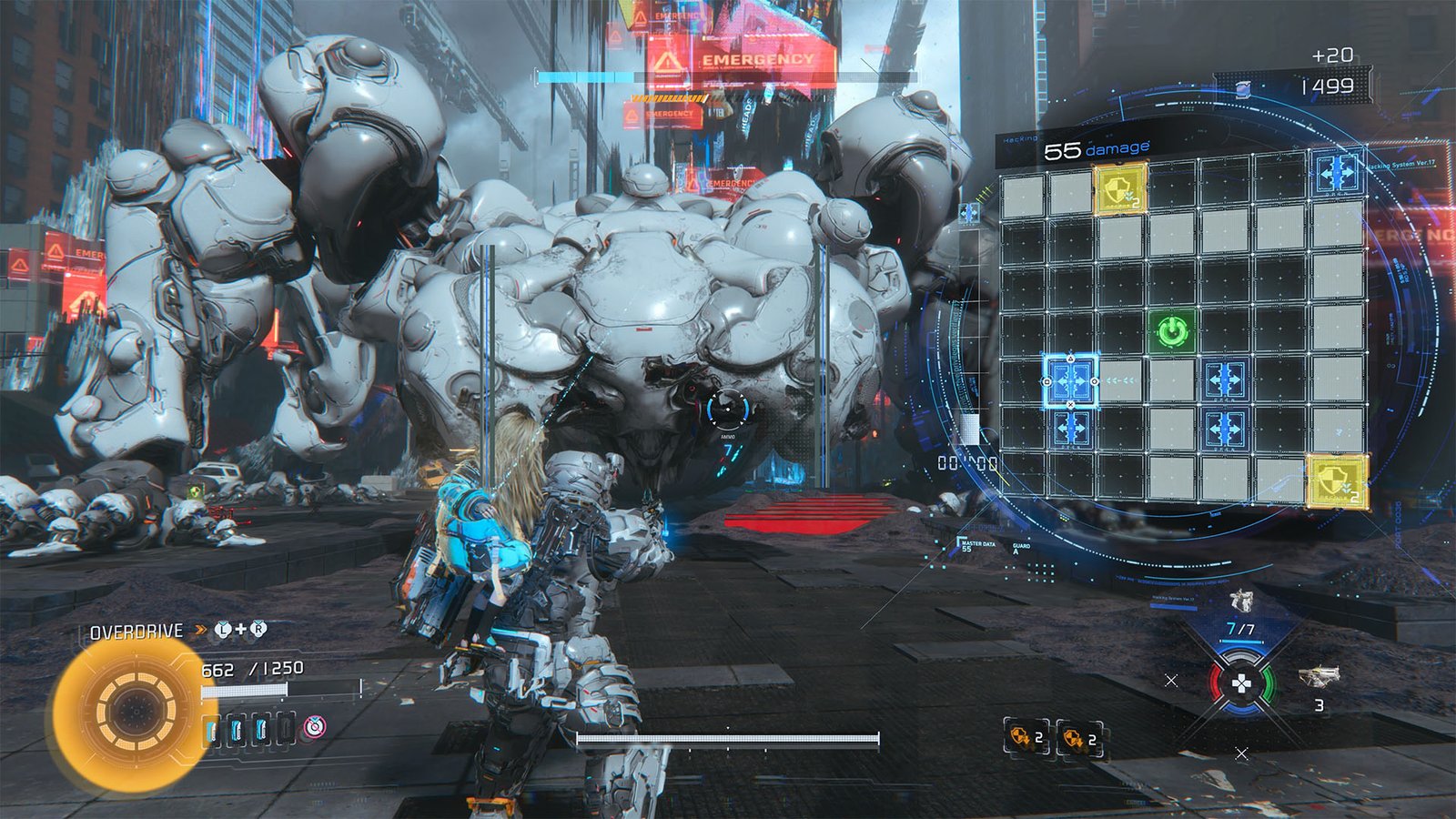1456x819 pixels.
Task: Toggle the crossed-out pink targeting icon
Action: (315, 728)
